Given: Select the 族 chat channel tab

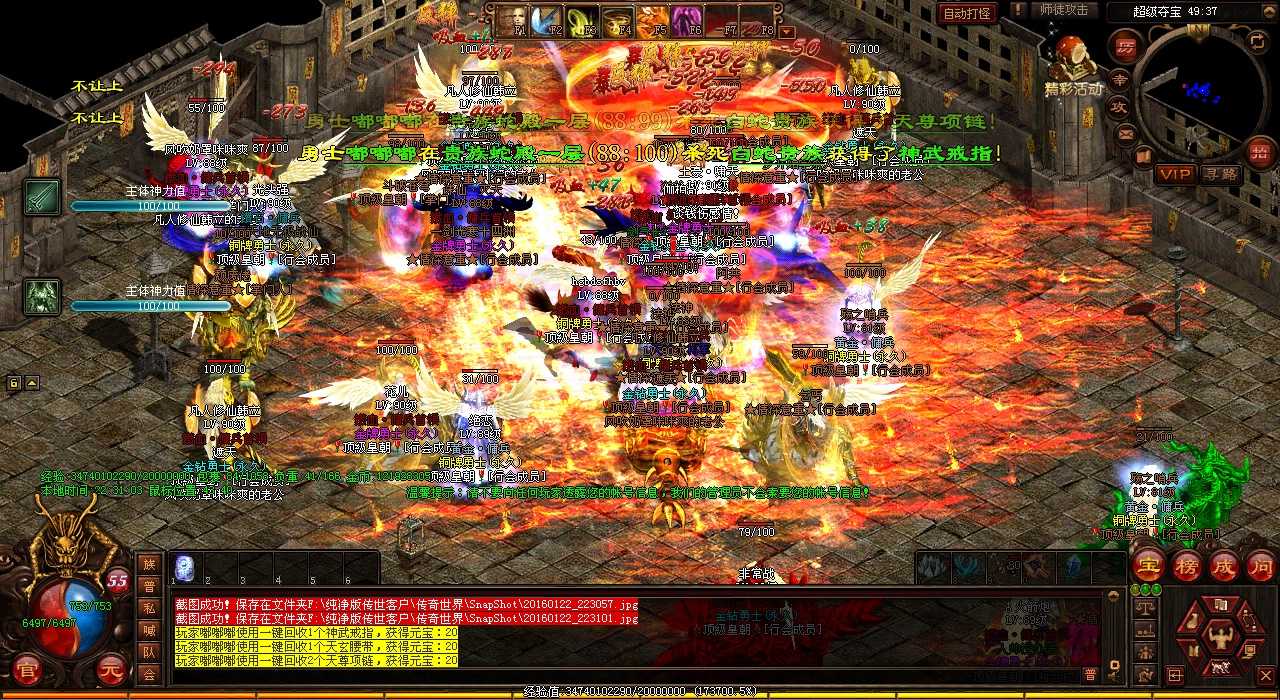Looking at the screenshot, I should pyautogui.click(x=149, y=564).
